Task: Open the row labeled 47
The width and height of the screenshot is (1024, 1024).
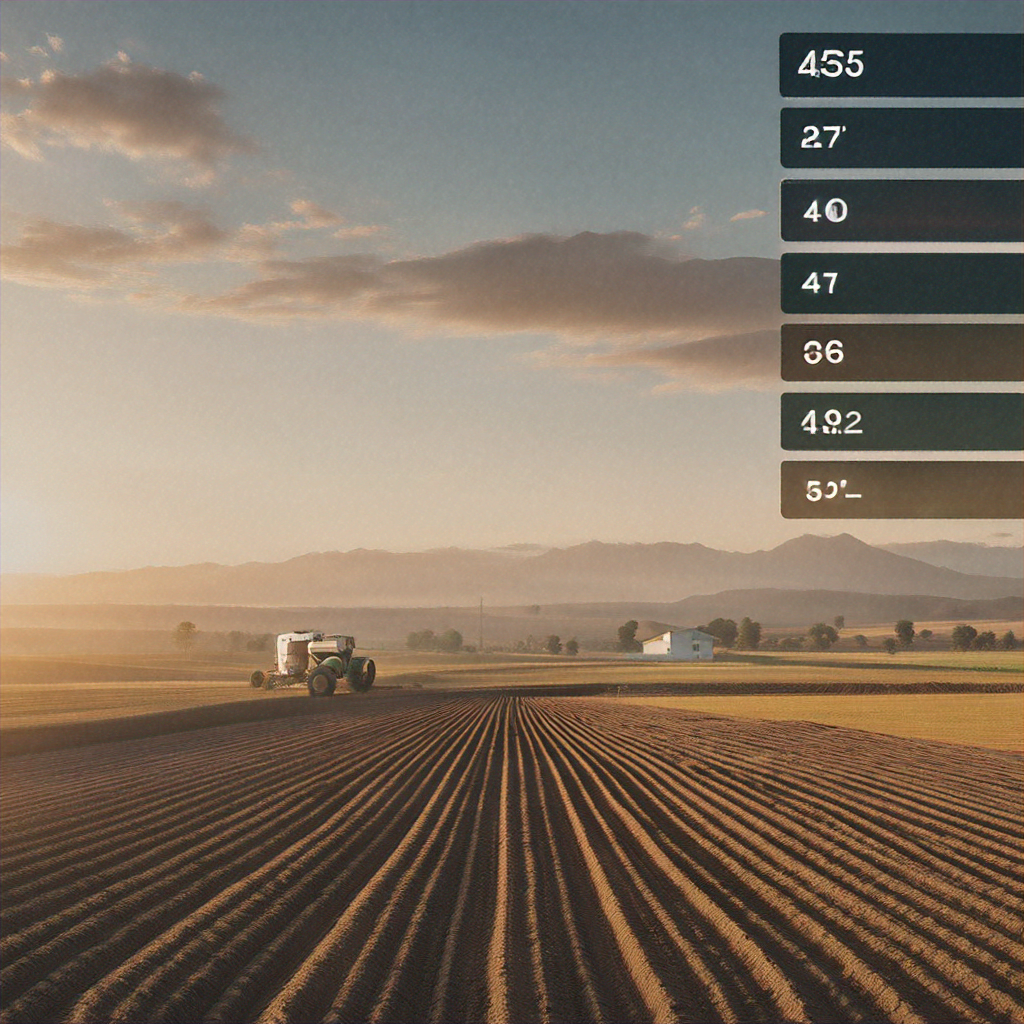Action: pyautogui.click(x=900, y=283)
